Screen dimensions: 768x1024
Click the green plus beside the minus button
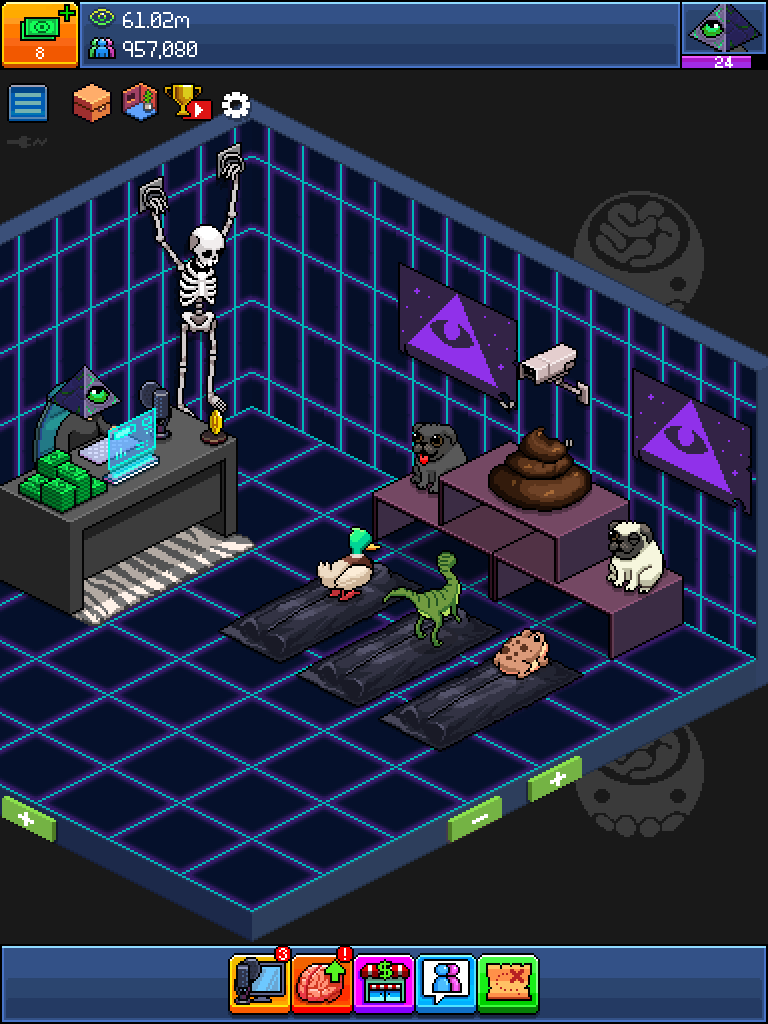(x=554, y=779)
